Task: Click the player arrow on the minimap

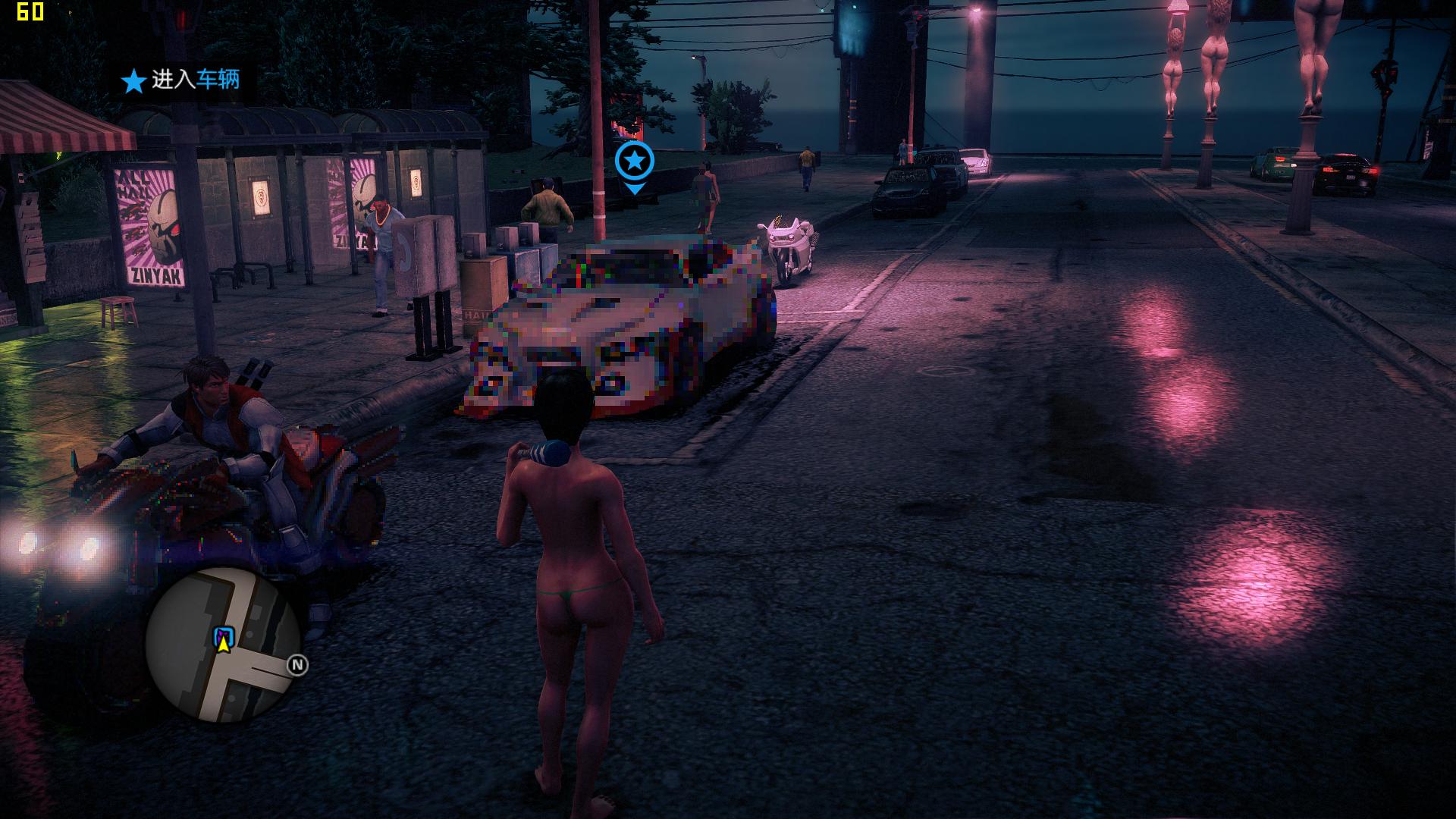Action: click(223, 645)
